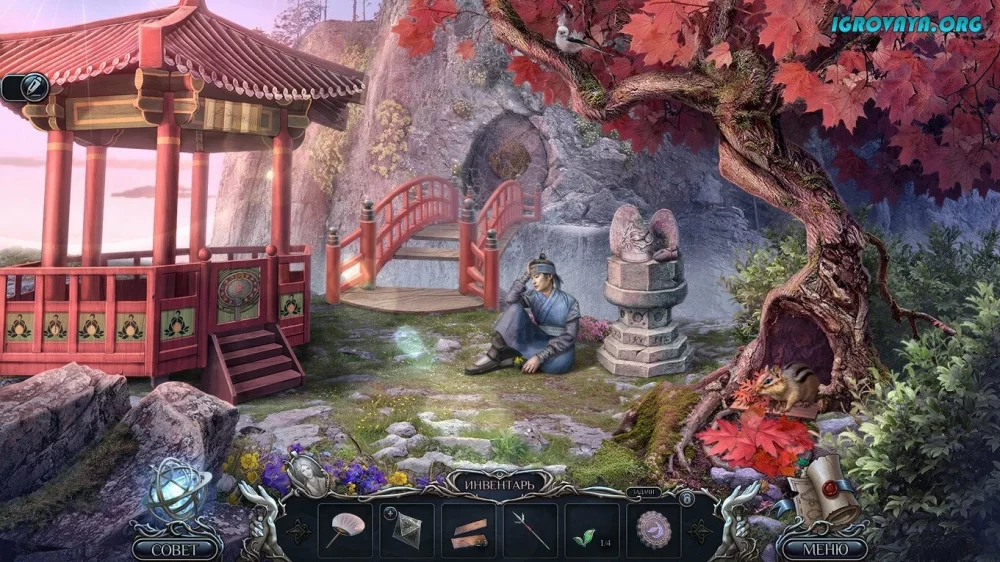Select the paper fan inventory item
Screen dimensions: 1000x562
[345, 529]
